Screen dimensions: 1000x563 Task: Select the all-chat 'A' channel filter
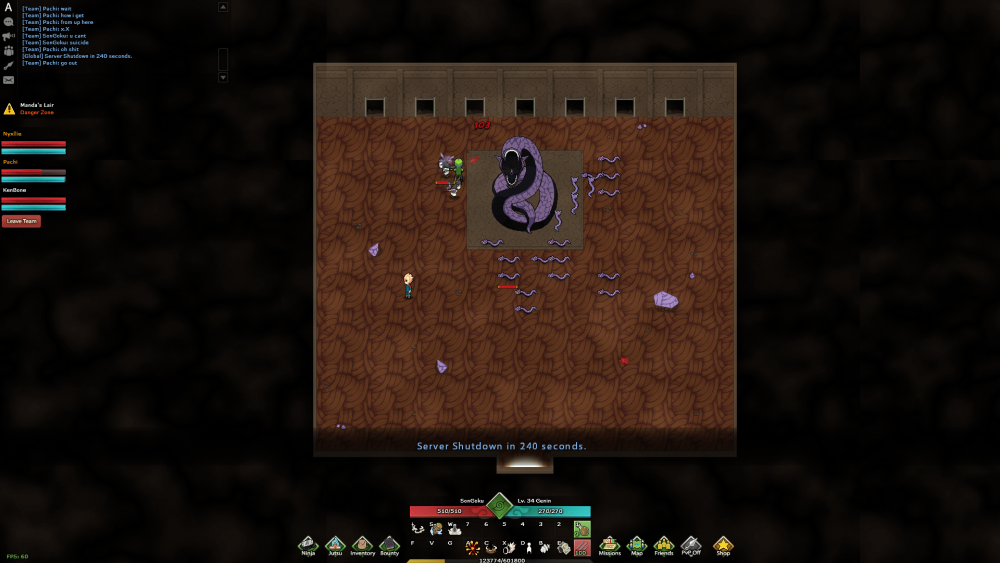pyautogui.click(x=8, y=7)
